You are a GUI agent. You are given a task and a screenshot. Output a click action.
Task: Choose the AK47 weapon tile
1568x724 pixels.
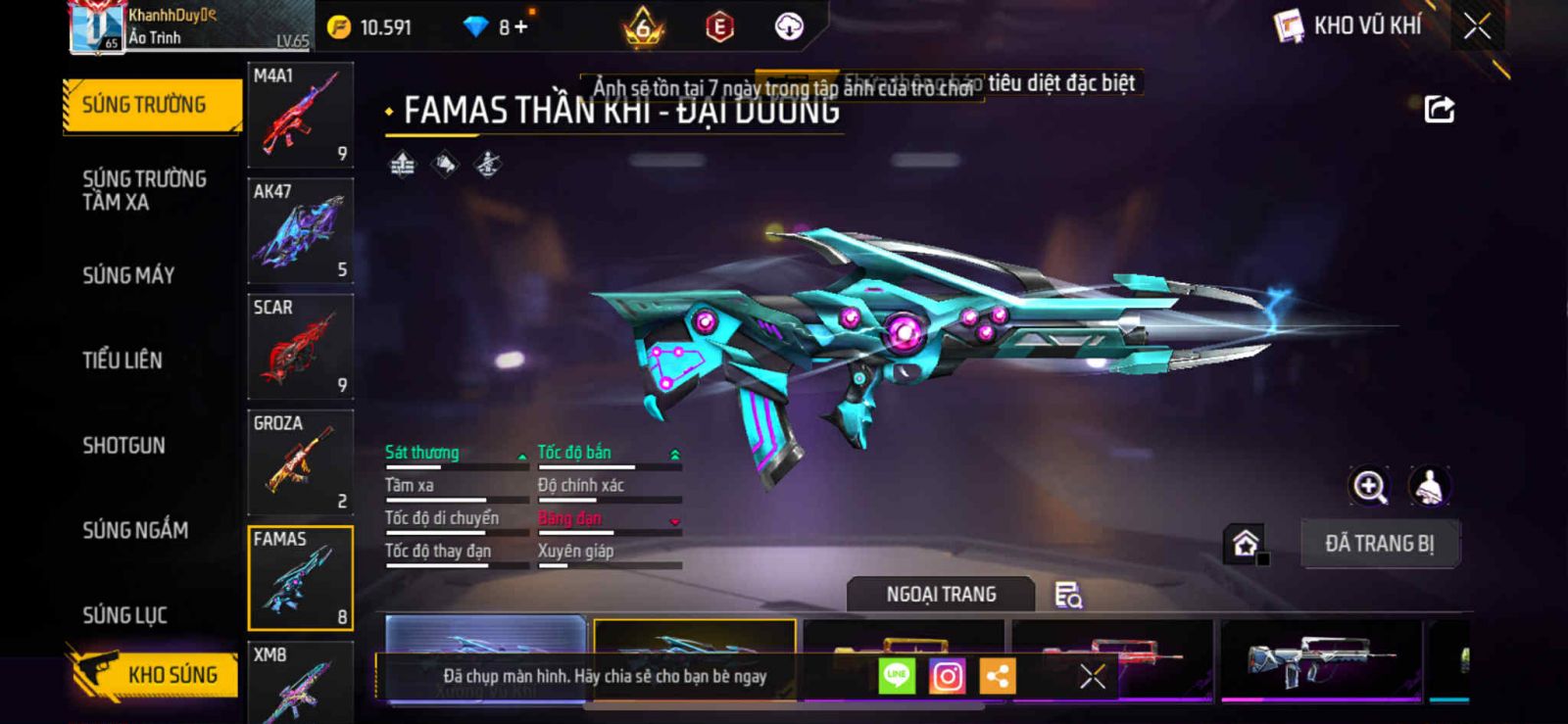[300, 231]
